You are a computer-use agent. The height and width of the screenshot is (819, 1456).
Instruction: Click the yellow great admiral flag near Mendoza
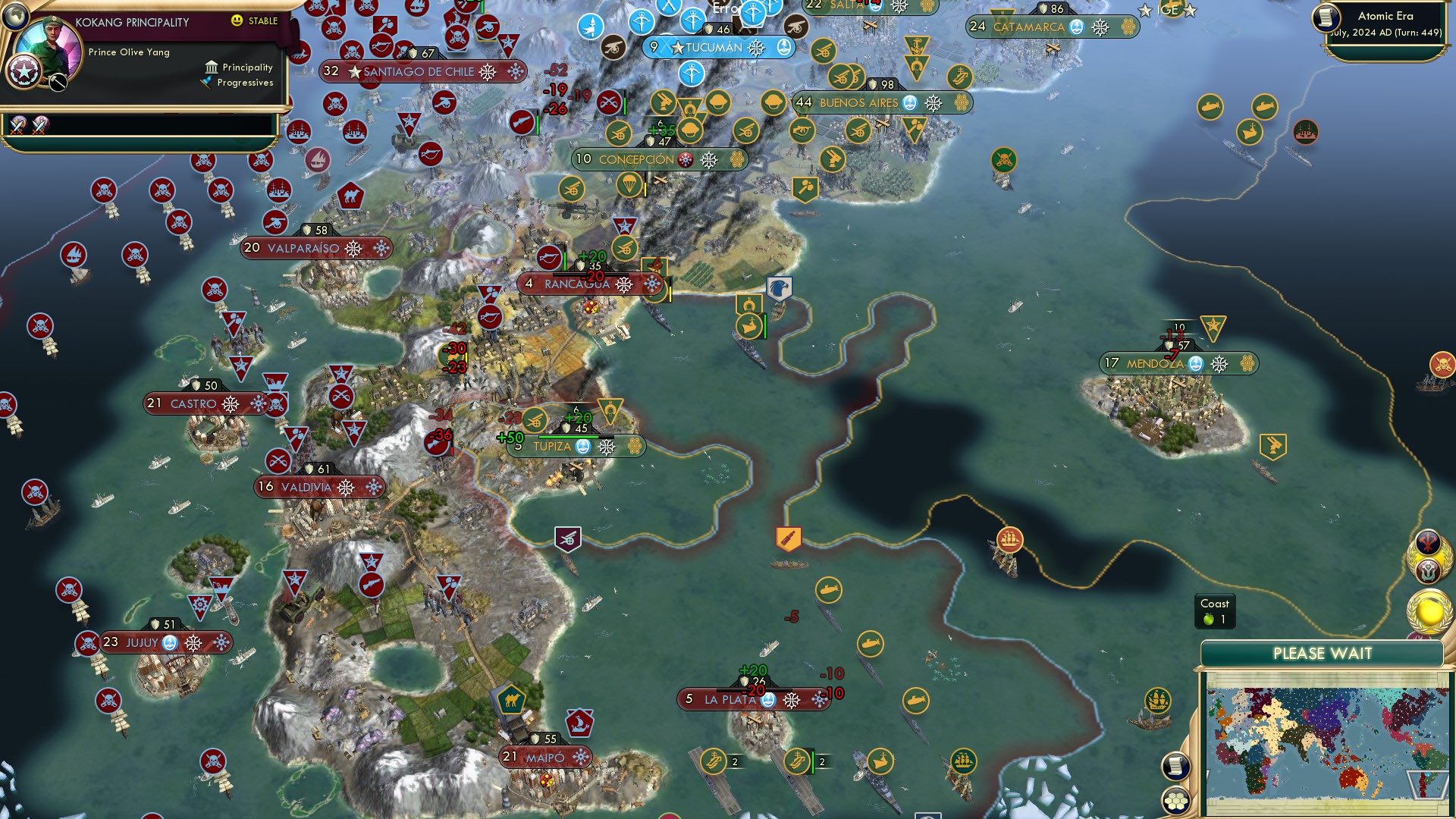1212,325
